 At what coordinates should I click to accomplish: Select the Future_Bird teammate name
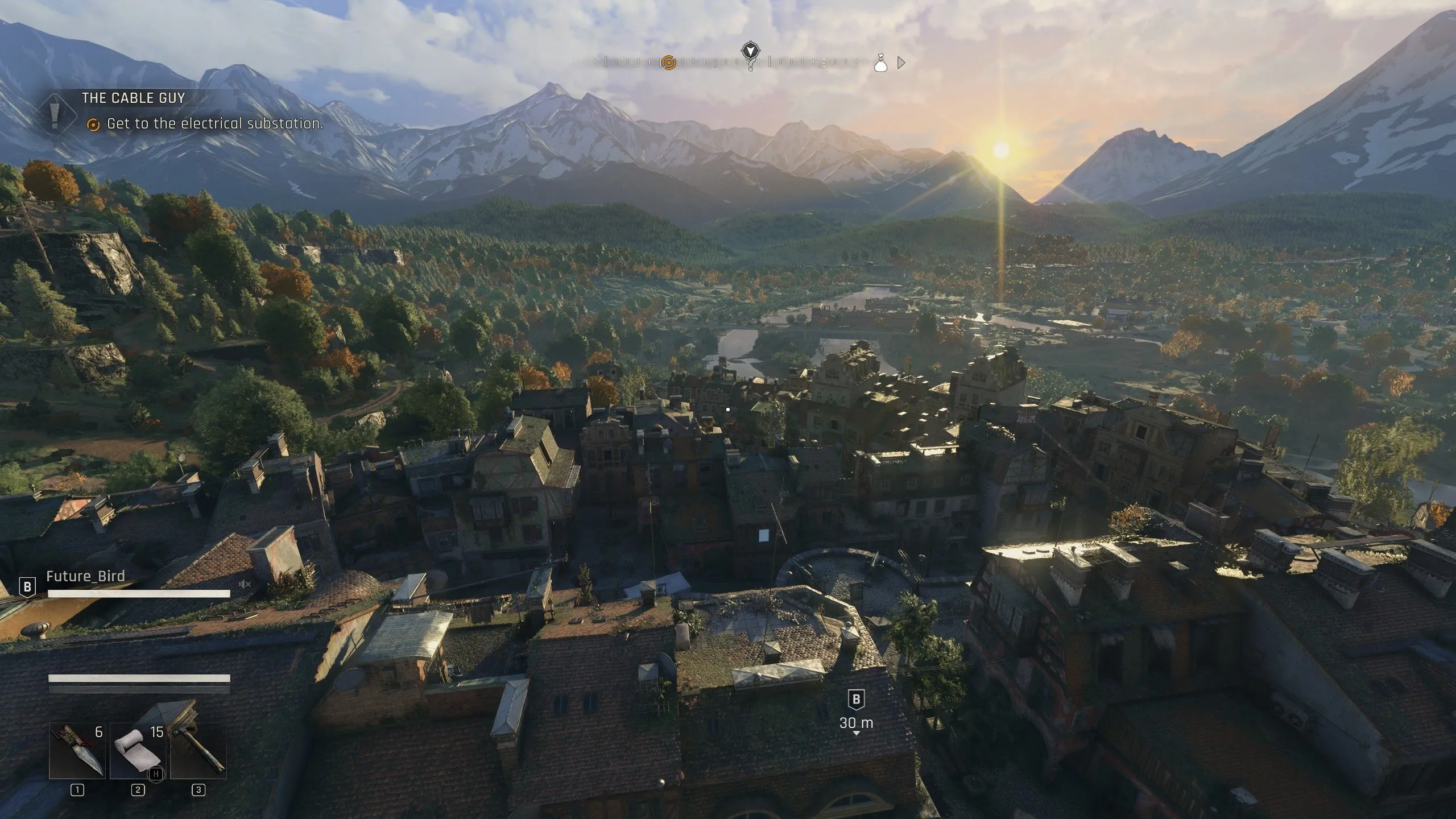(85, 576)
